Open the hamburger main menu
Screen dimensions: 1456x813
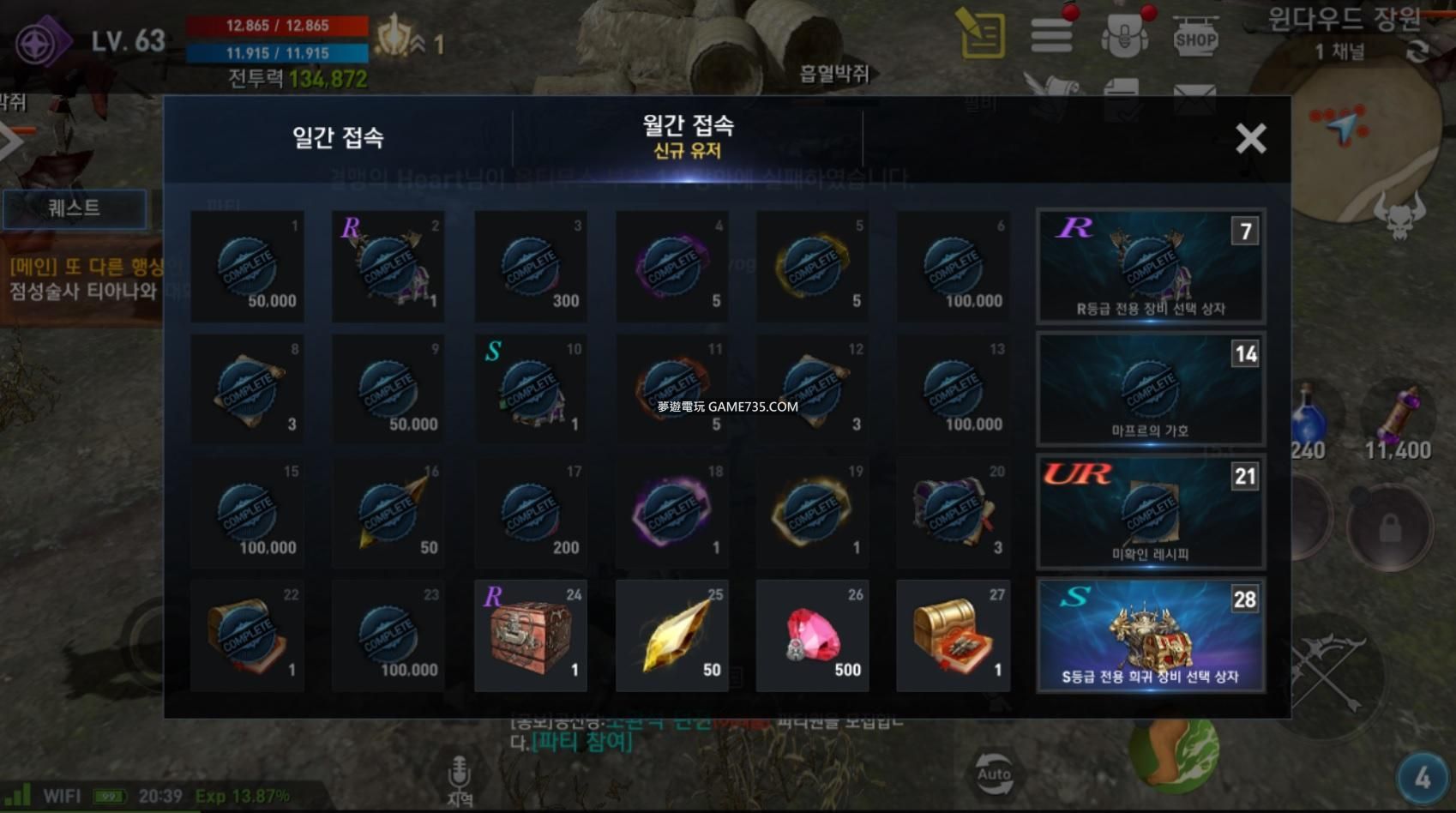[x=1051, y=36]
